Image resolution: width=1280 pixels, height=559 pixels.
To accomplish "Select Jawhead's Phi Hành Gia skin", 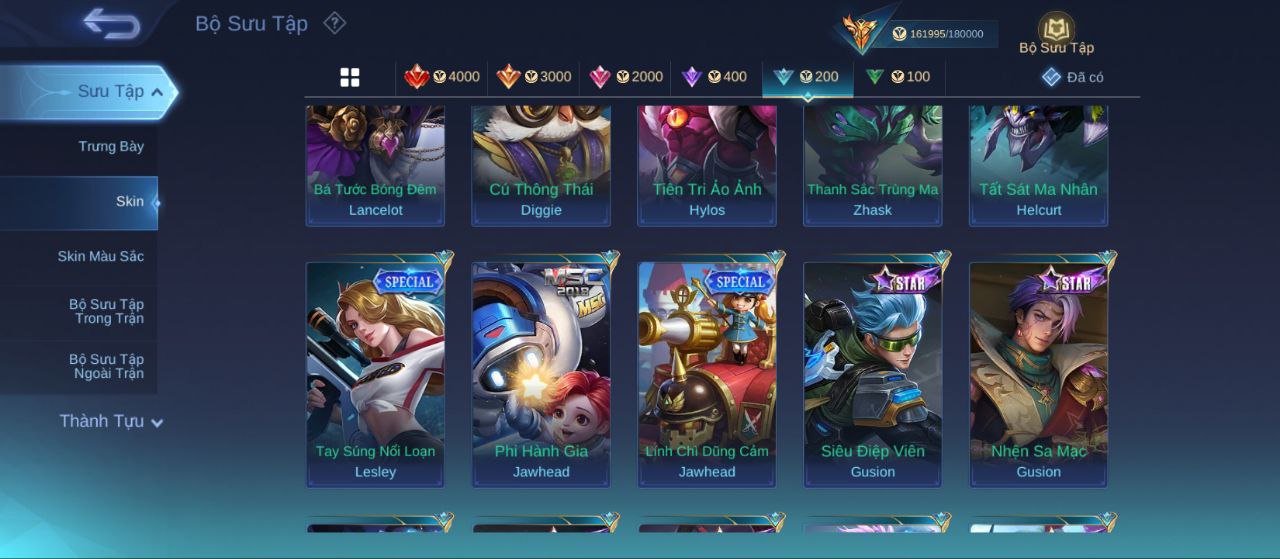I will pyautogui.click(x=541, y=370).
